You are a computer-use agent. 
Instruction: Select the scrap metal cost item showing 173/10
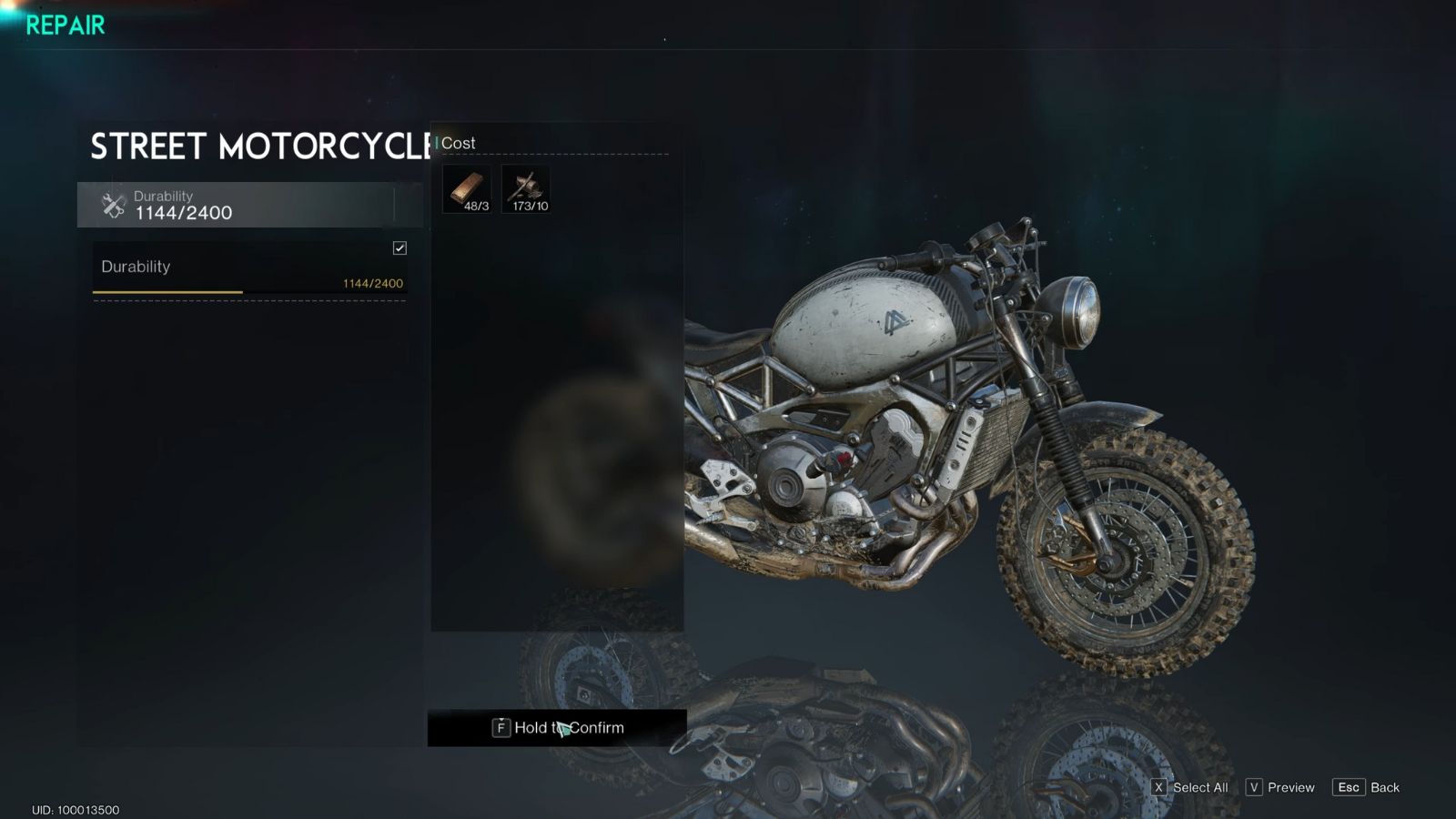click(x=526, y=189)
